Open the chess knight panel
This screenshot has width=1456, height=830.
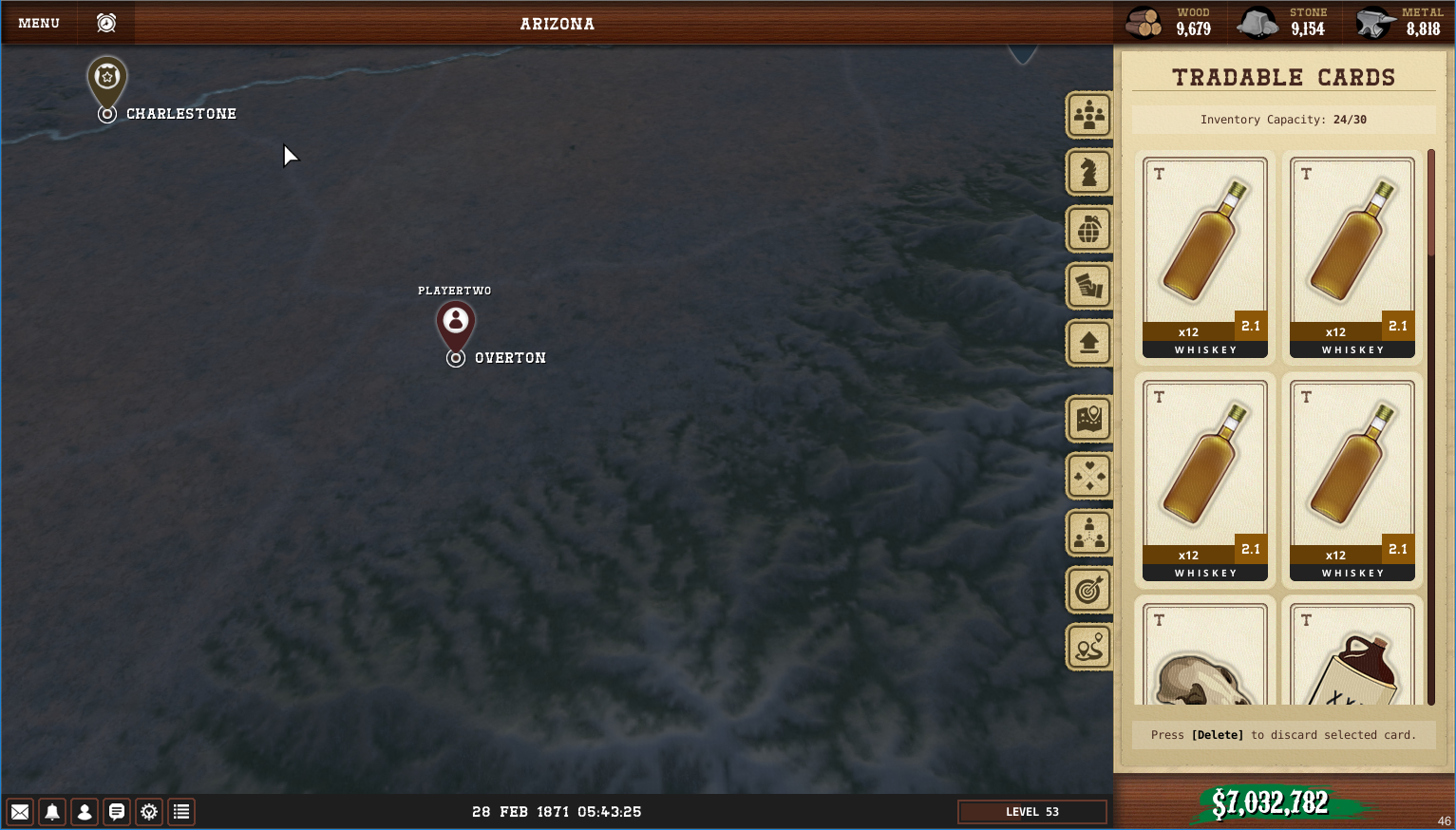1088,173
